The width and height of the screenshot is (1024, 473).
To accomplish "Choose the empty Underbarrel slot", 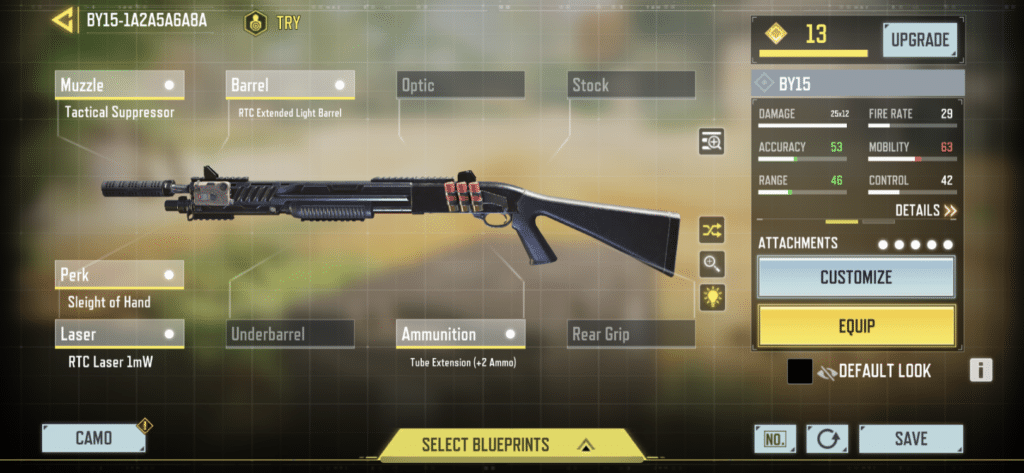I will pyautogui.click(x=290, y=334).
